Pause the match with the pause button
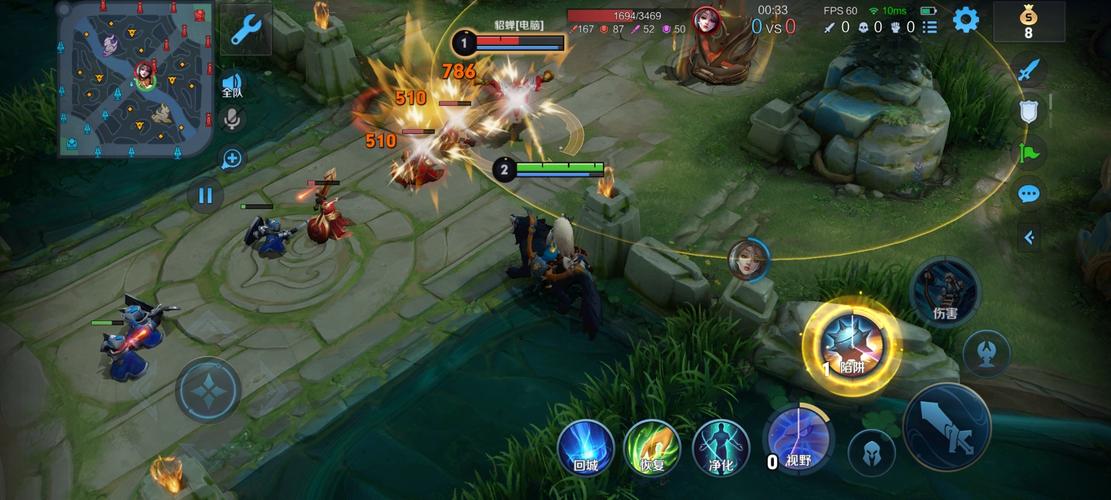This screenshot has width=1111, height=500. [205, 195]
